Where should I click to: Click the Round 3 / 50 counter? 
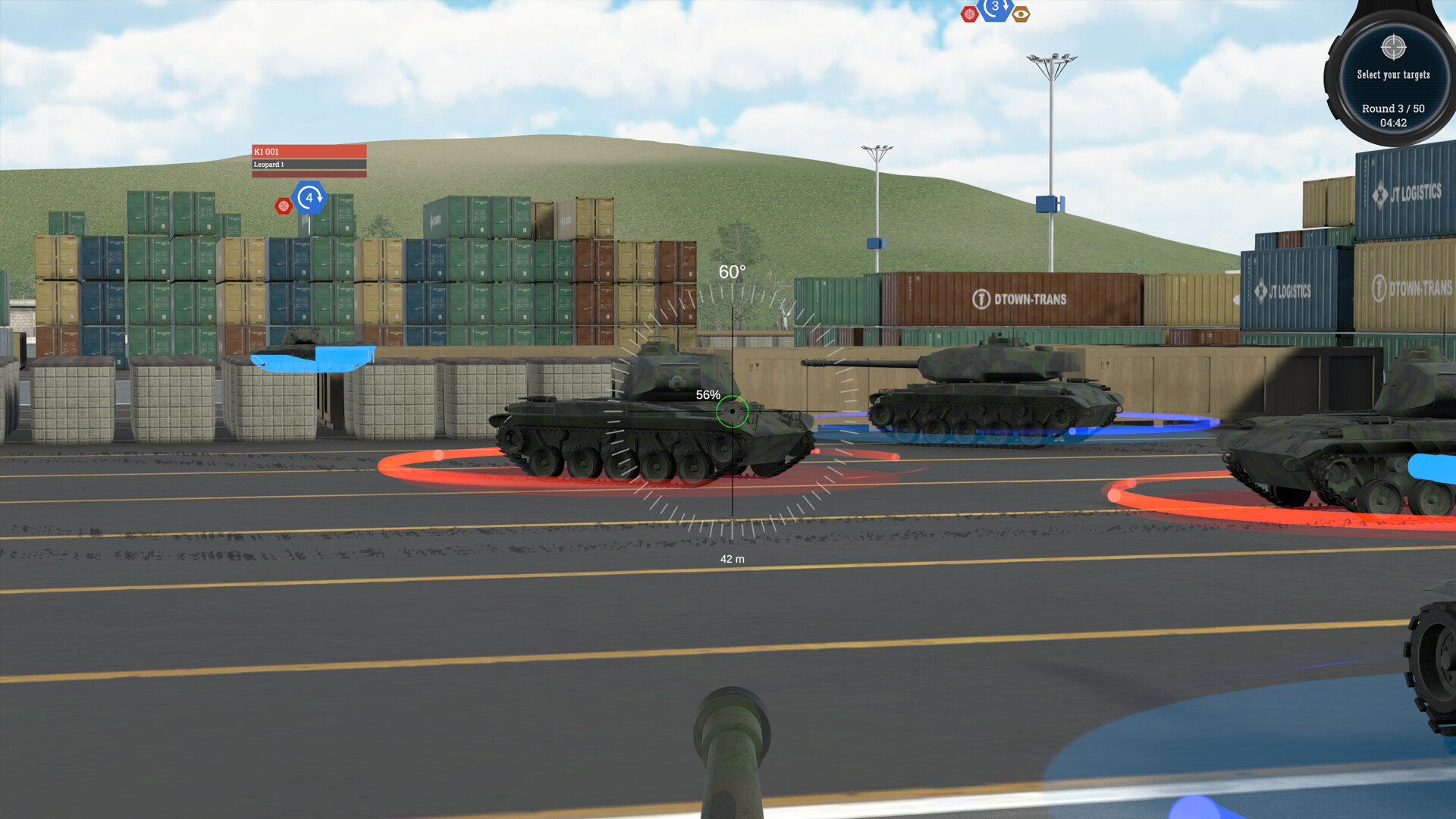(1393, 108)
